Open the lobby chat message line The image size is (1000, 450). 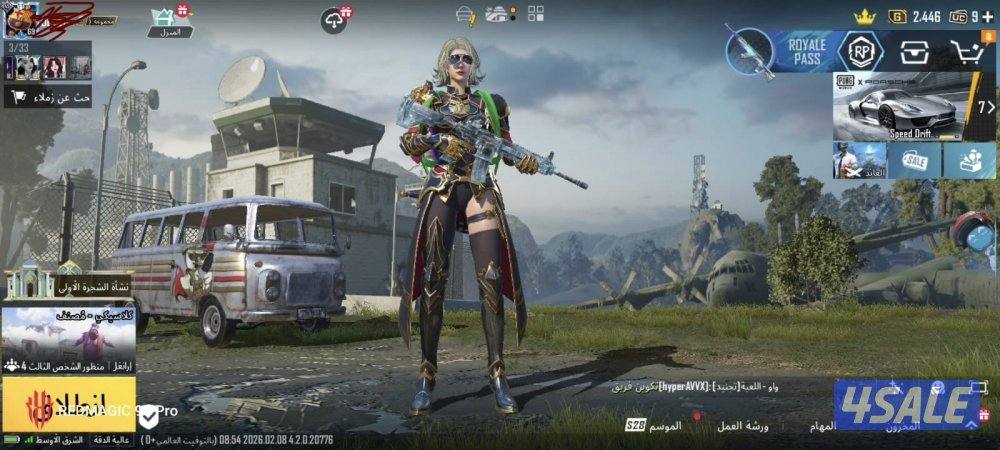click(x=700, y=385)
